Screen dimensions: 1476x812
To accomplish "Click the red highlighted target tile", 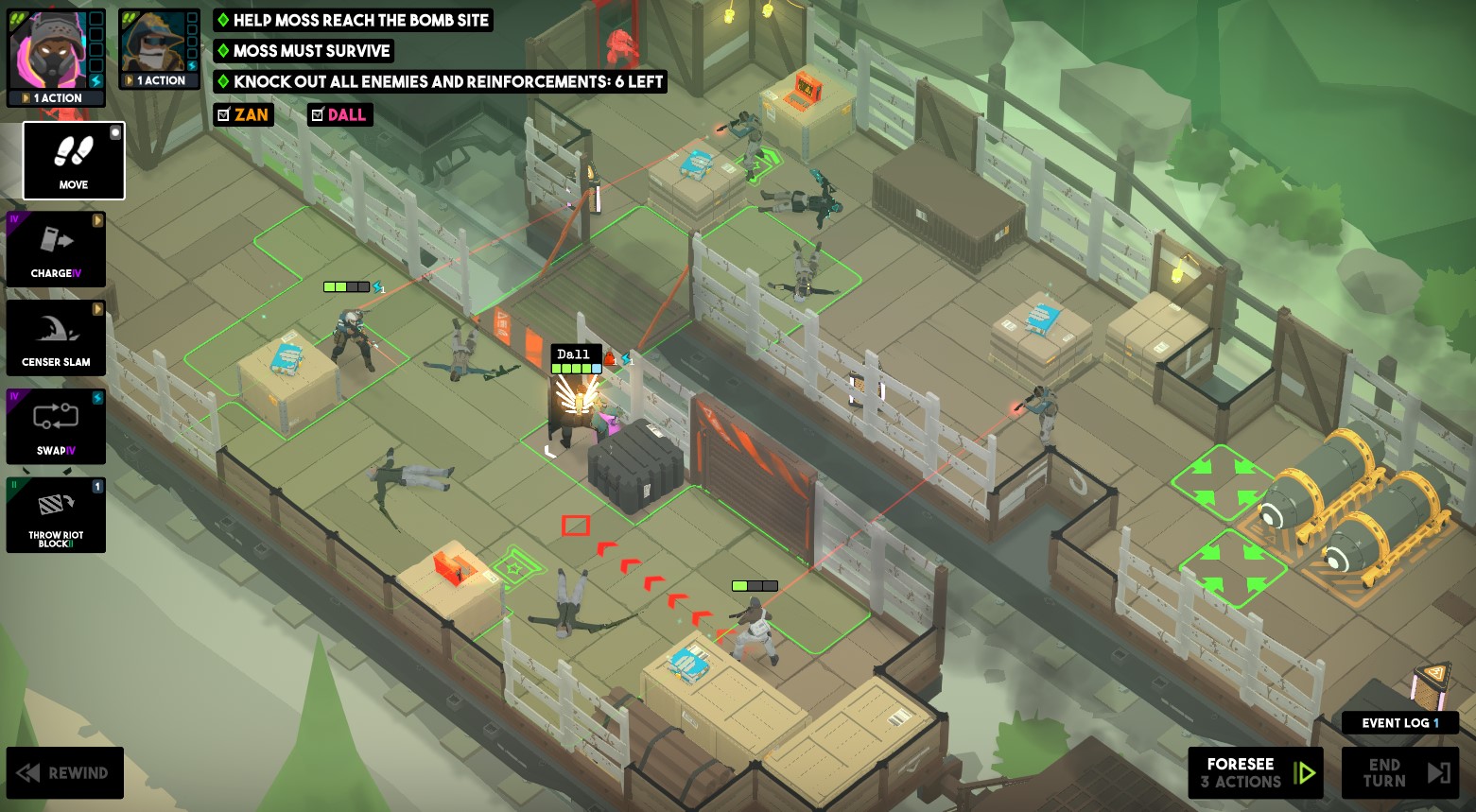I will coord(575,526).
